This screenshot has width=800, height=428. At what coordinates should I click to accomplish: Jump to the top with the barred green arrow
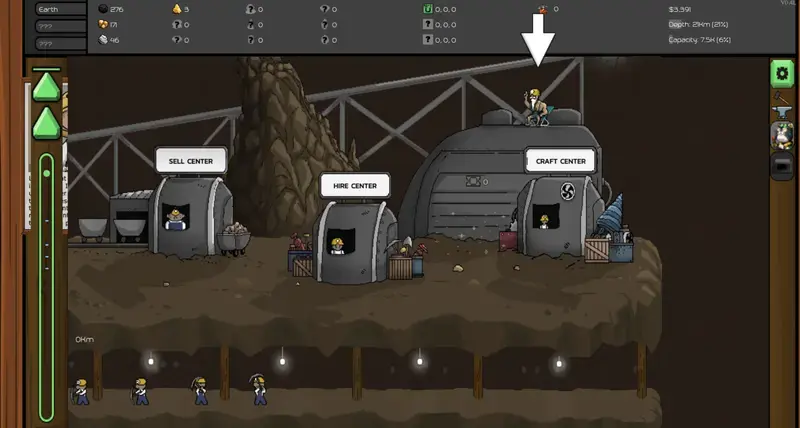click(46, 86)
